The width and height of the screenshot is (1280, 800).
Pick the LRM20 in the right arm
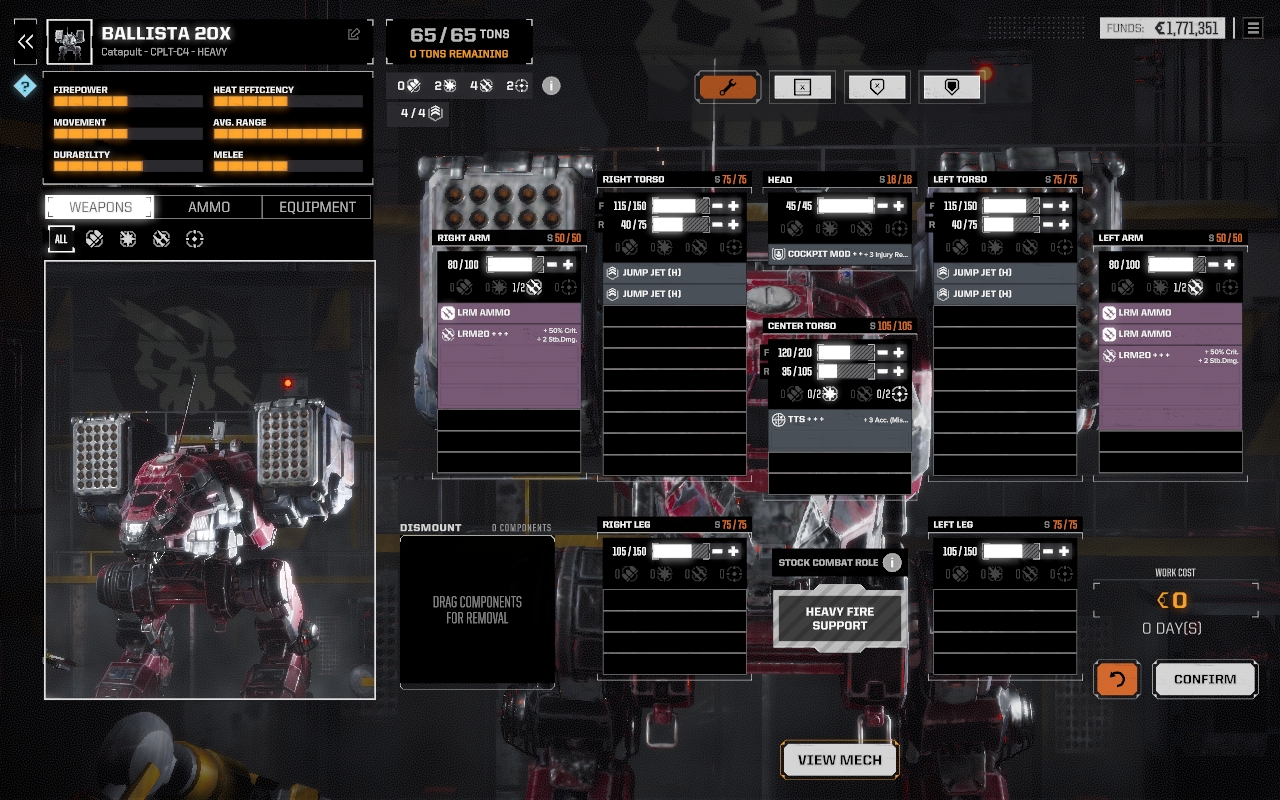pyautogui.click(x=509, y=335)
